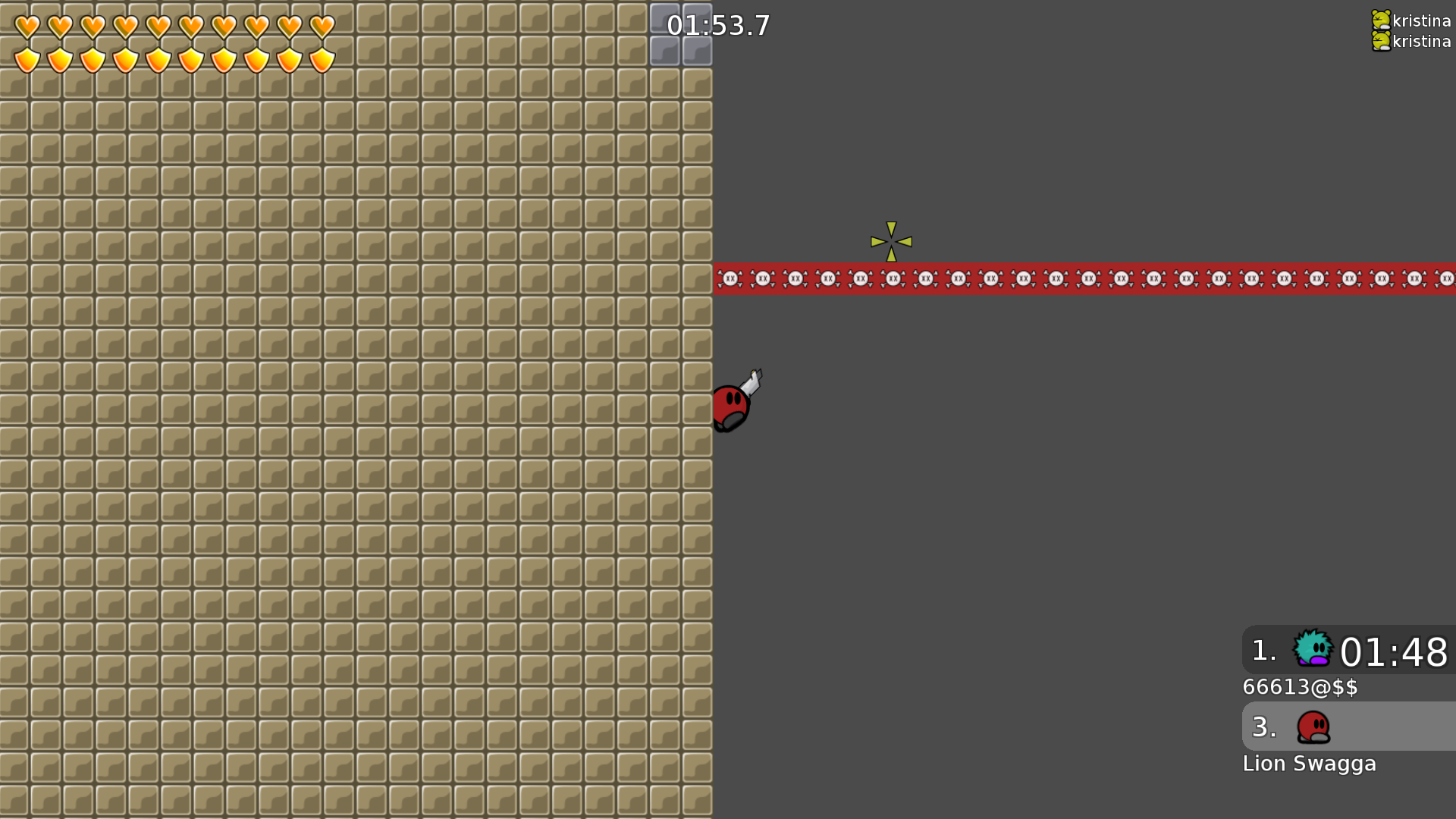This screenshot has width=1456, height=819.
Task: Click the race timer showing 01:53.7
Action: point(718,26)
